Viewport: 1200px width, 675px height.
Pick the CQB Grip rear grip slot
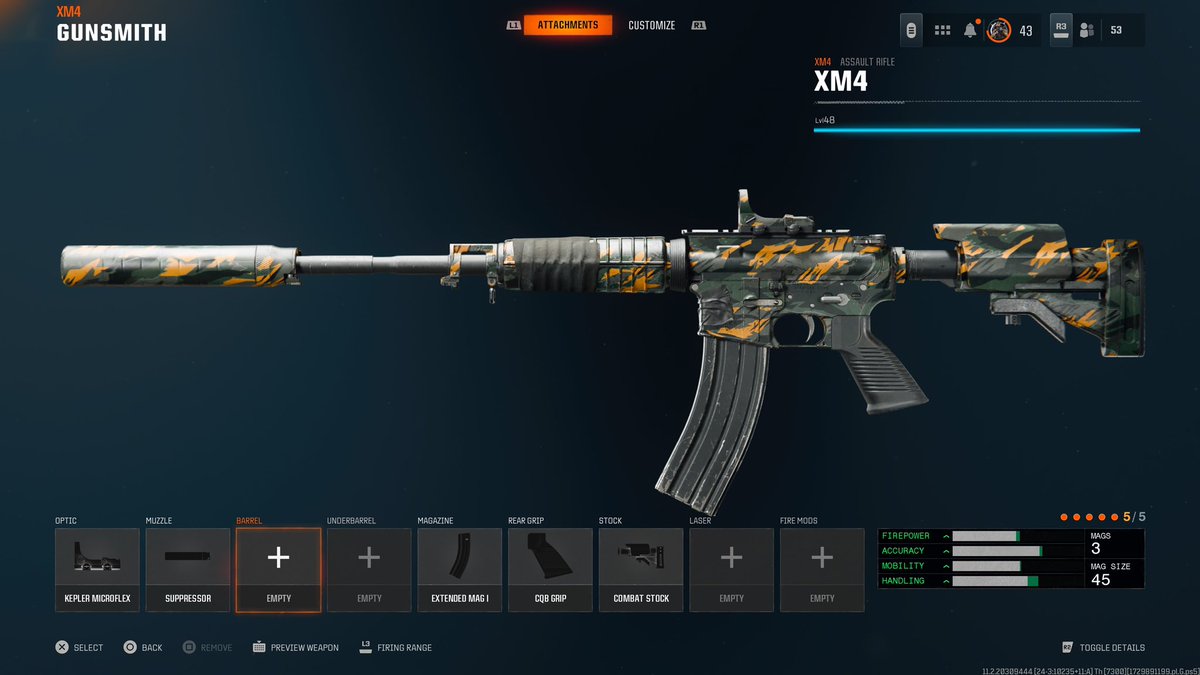tap(550, 569)
